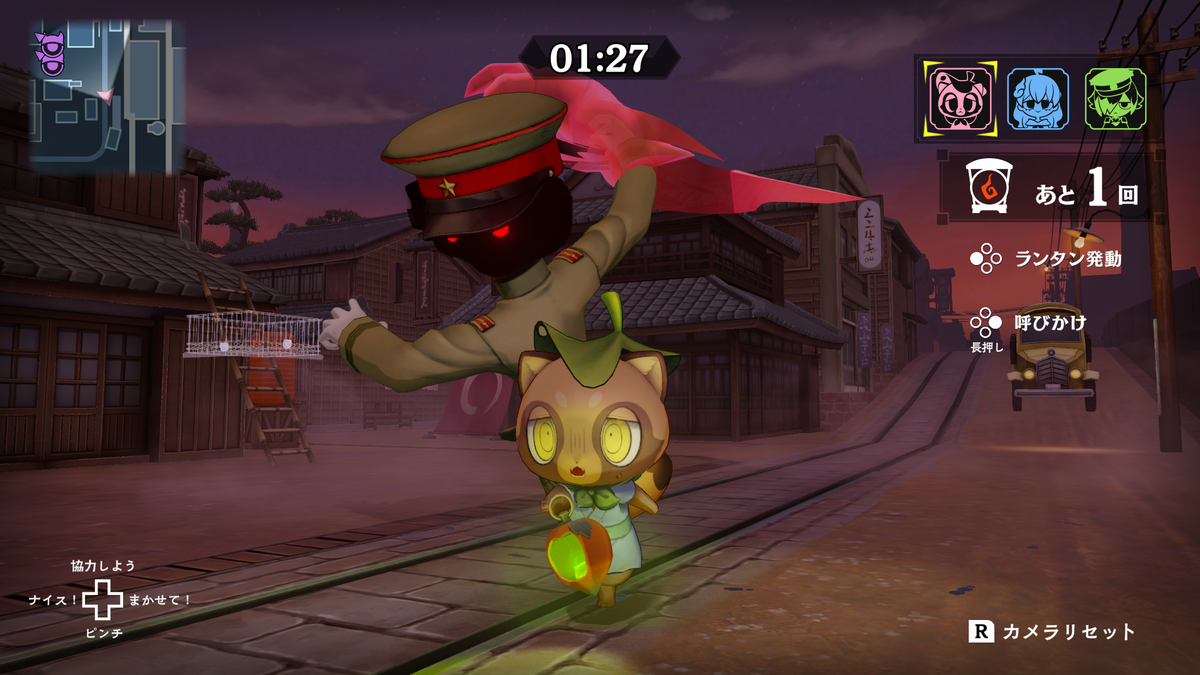Open the minimap in the corner
Image resolution: width=1200 pixels, height=675 pixels.
click(106, 94)
